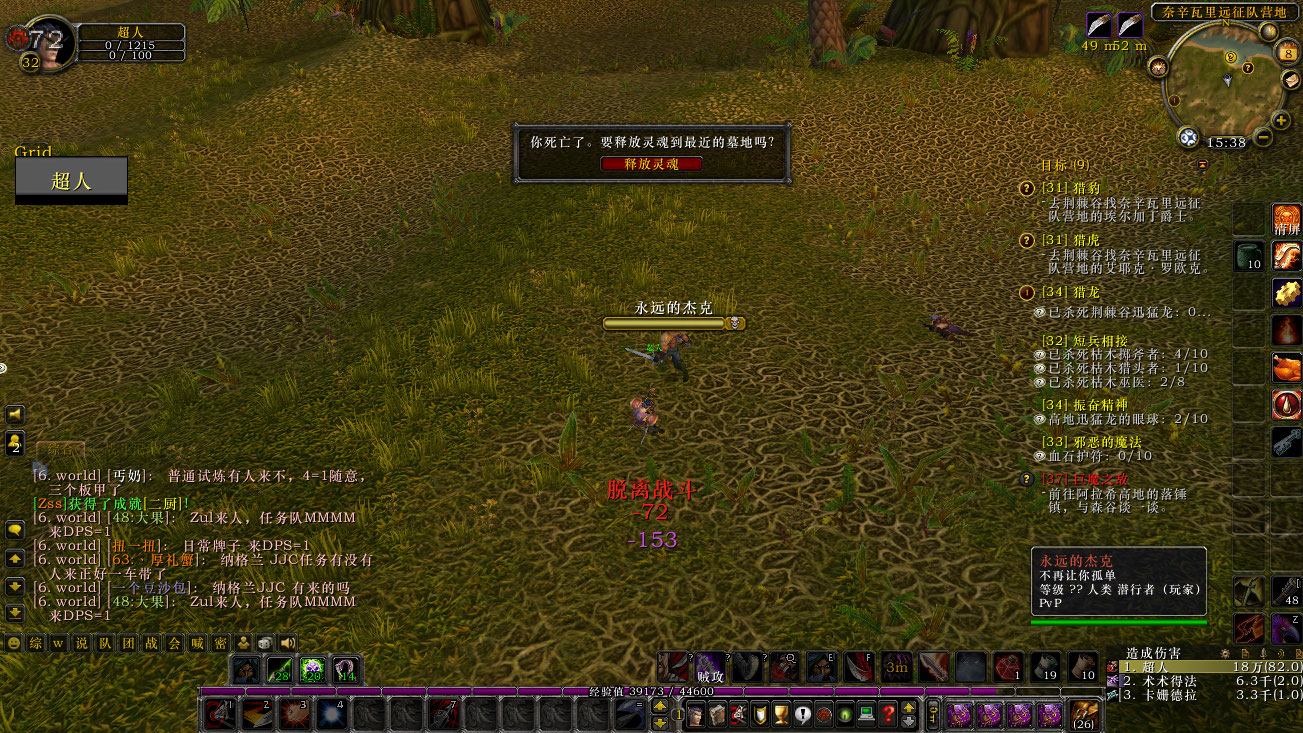
Task: Open the calendar icon on the minimap
Action: 1289,51
